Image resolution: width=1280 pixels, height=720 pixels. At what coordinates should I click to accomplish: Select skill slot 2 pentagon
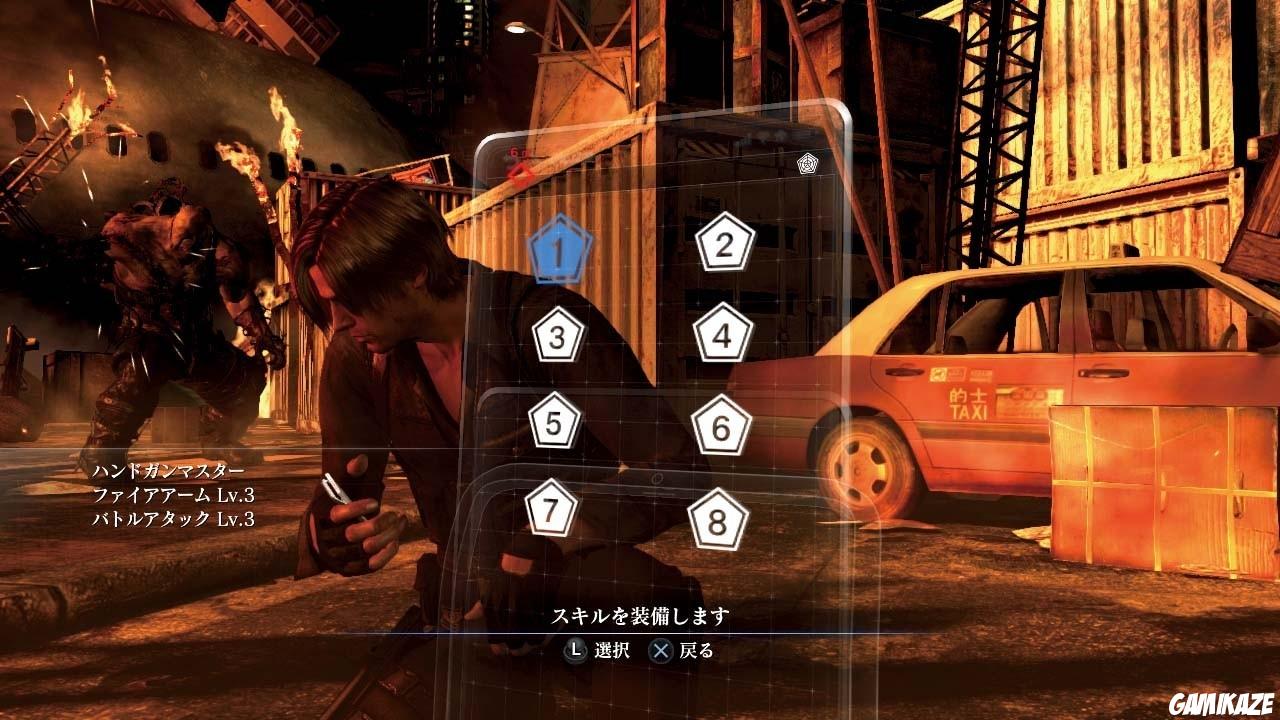click(x=722, y=245)
